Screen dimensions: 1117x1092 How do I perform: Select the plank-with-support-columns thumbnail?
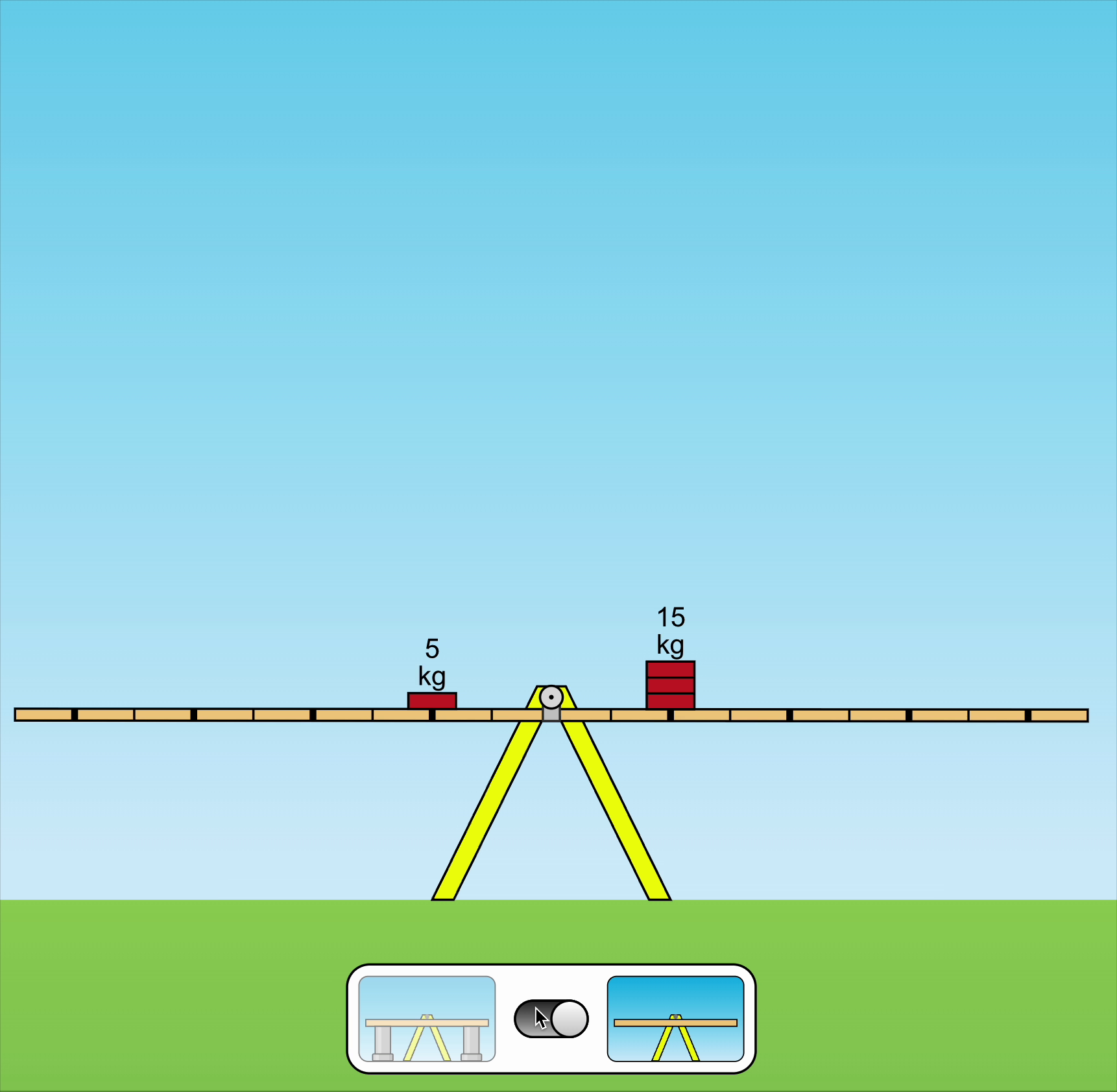tap(427, 1019)
